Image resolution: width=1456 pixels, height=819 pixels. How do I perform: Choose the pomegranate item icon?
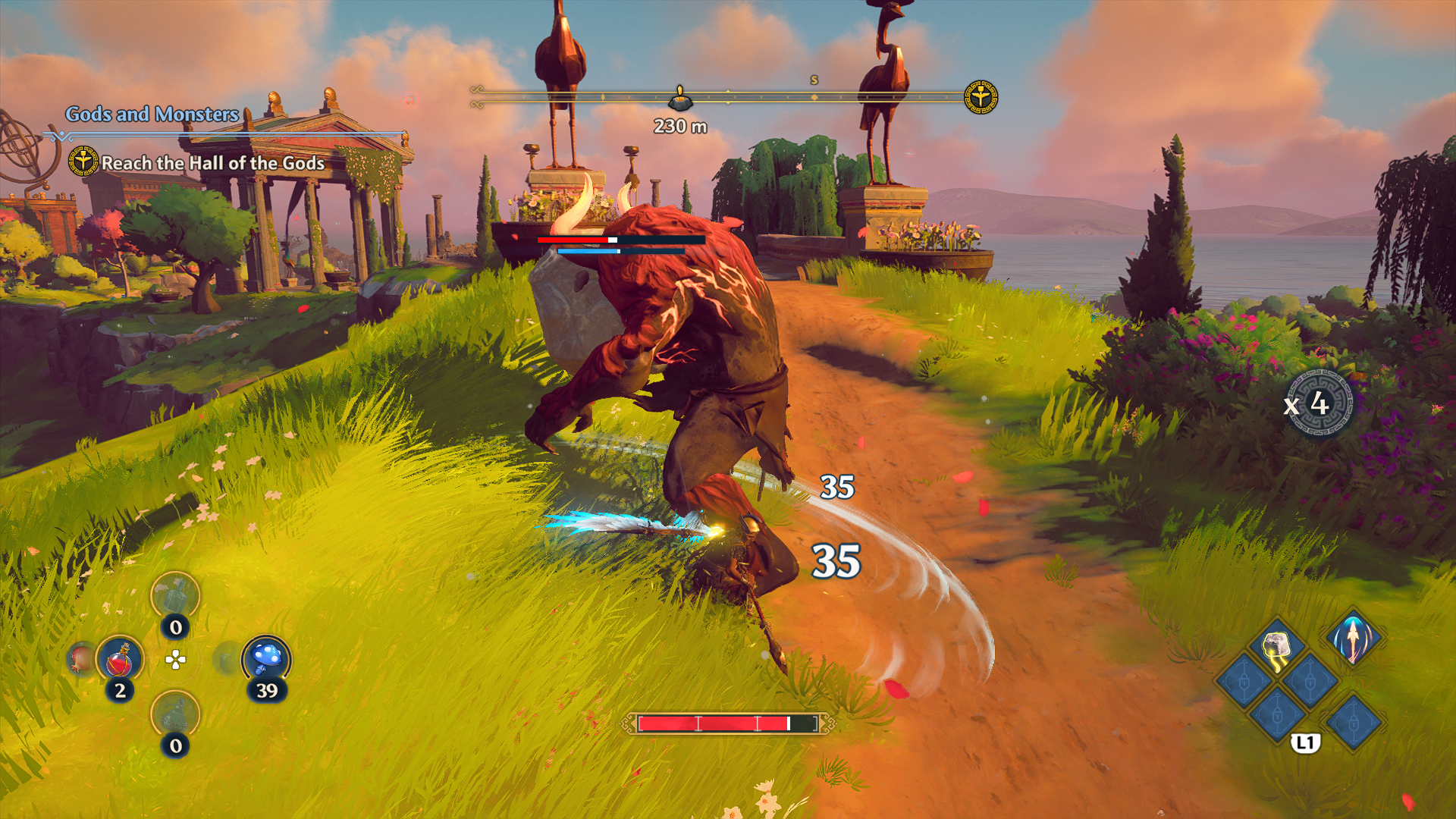[x=80, y=658]
